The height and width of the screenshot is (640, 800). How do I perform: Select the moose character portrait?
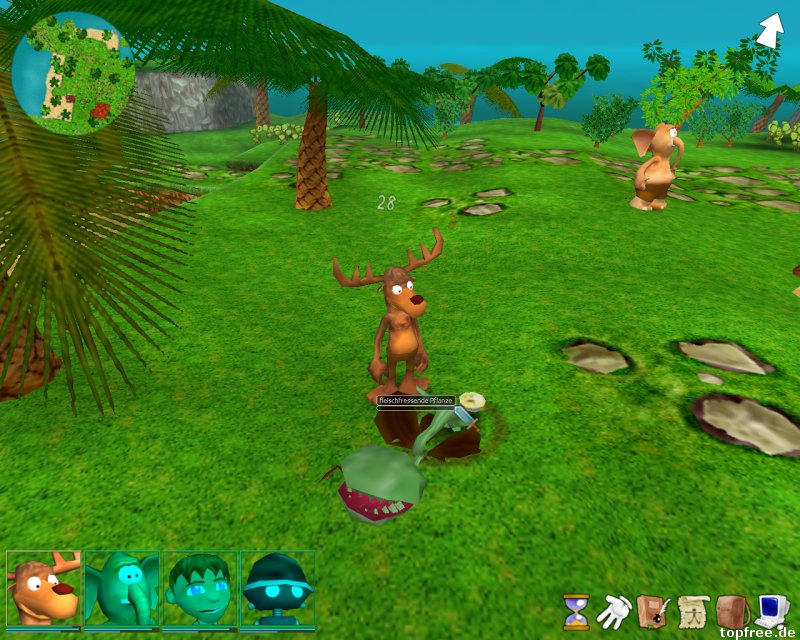point(44,588)
